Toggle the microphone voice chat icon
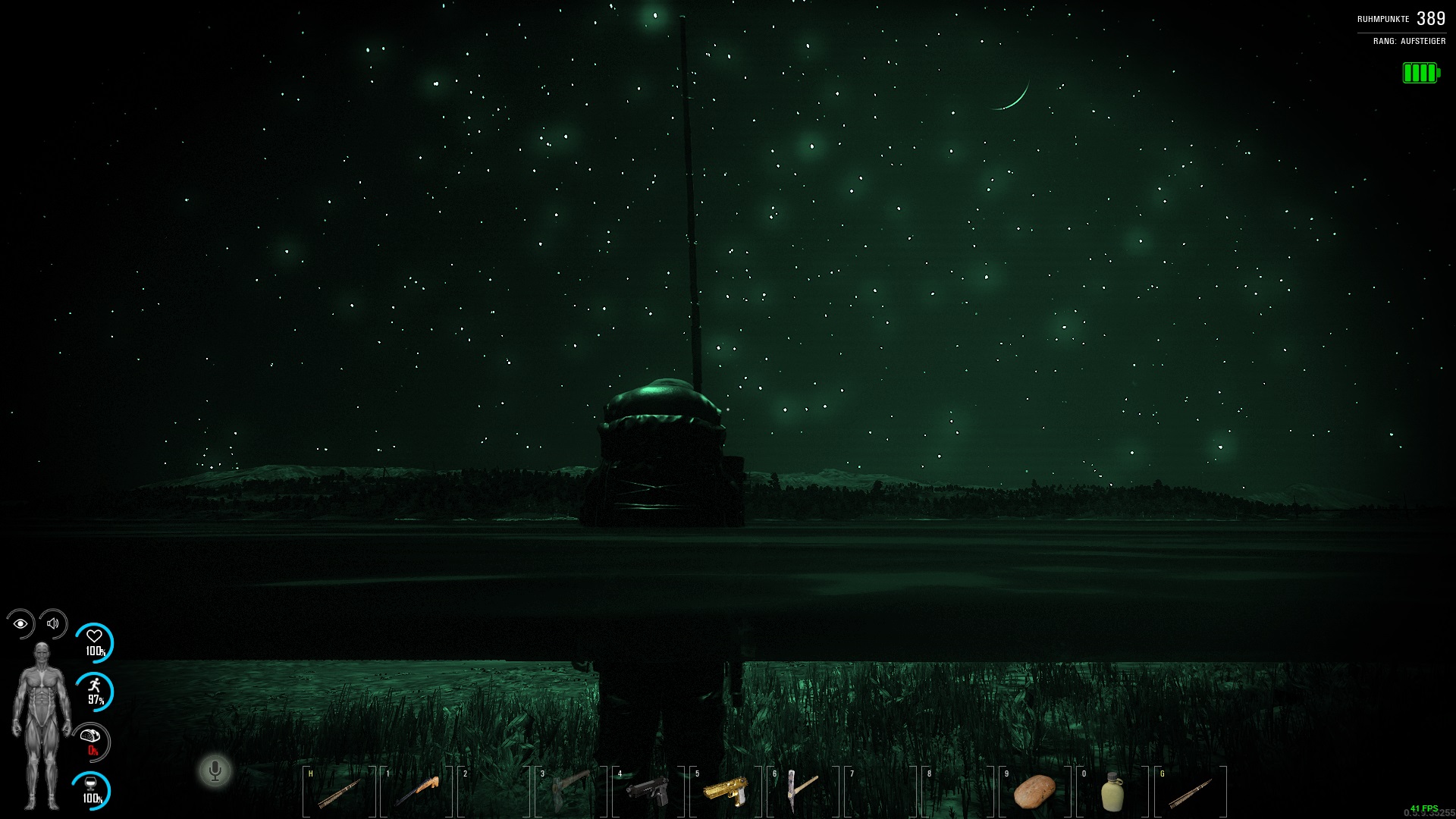This screenshot has width=1456, height=819. point(215,771)
